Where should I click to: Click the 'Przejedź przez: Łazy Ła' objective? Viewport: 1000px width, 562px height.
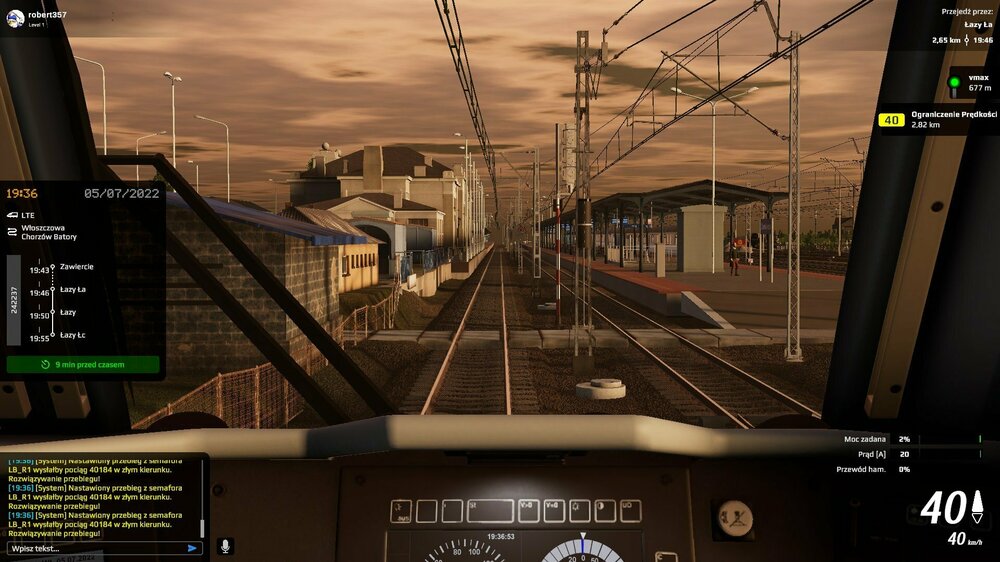click(x=966, y=26)
